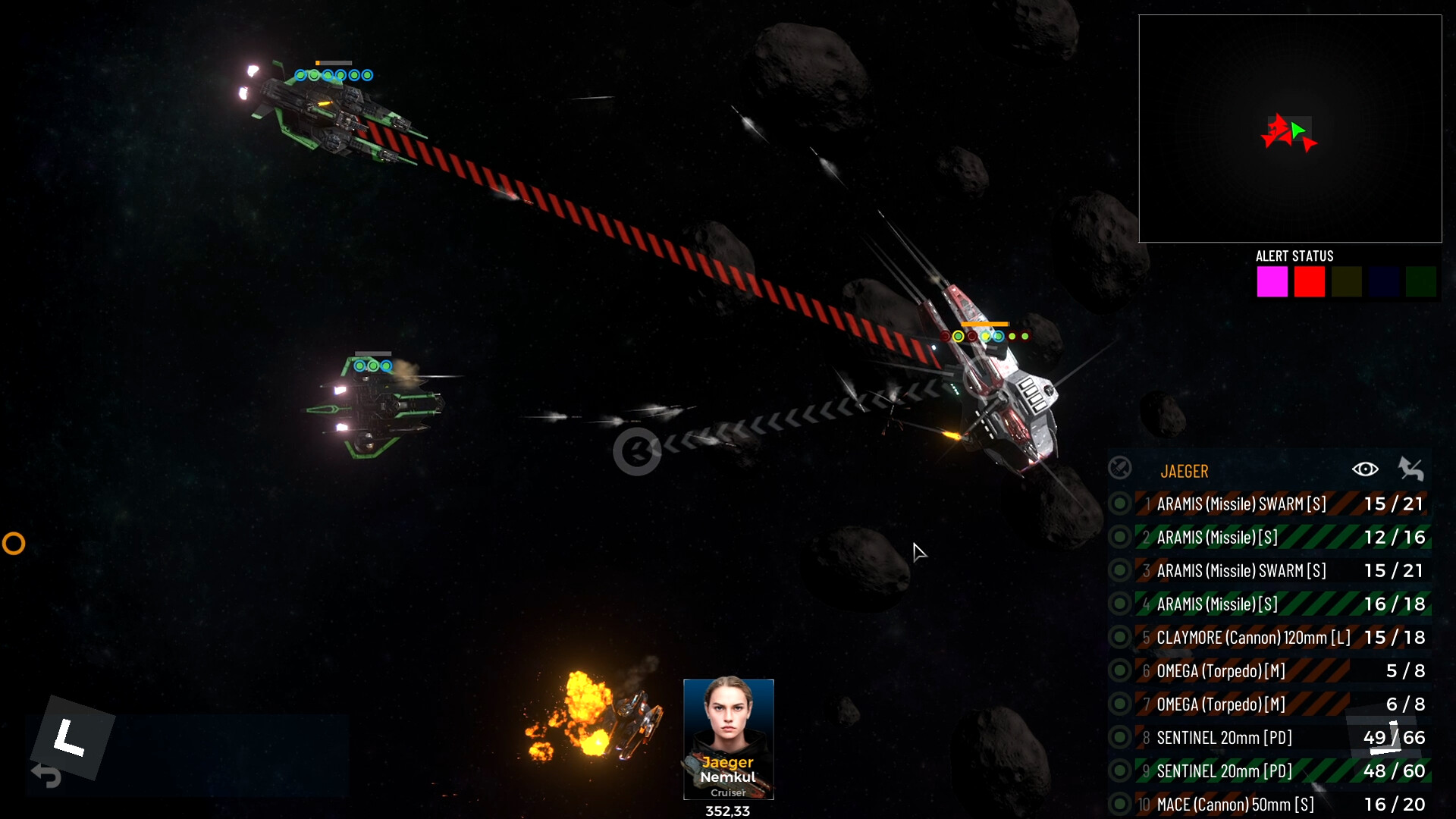The image size is (1456, 819).
Task: Choose the red alert status swatch
Action: 1310,282
